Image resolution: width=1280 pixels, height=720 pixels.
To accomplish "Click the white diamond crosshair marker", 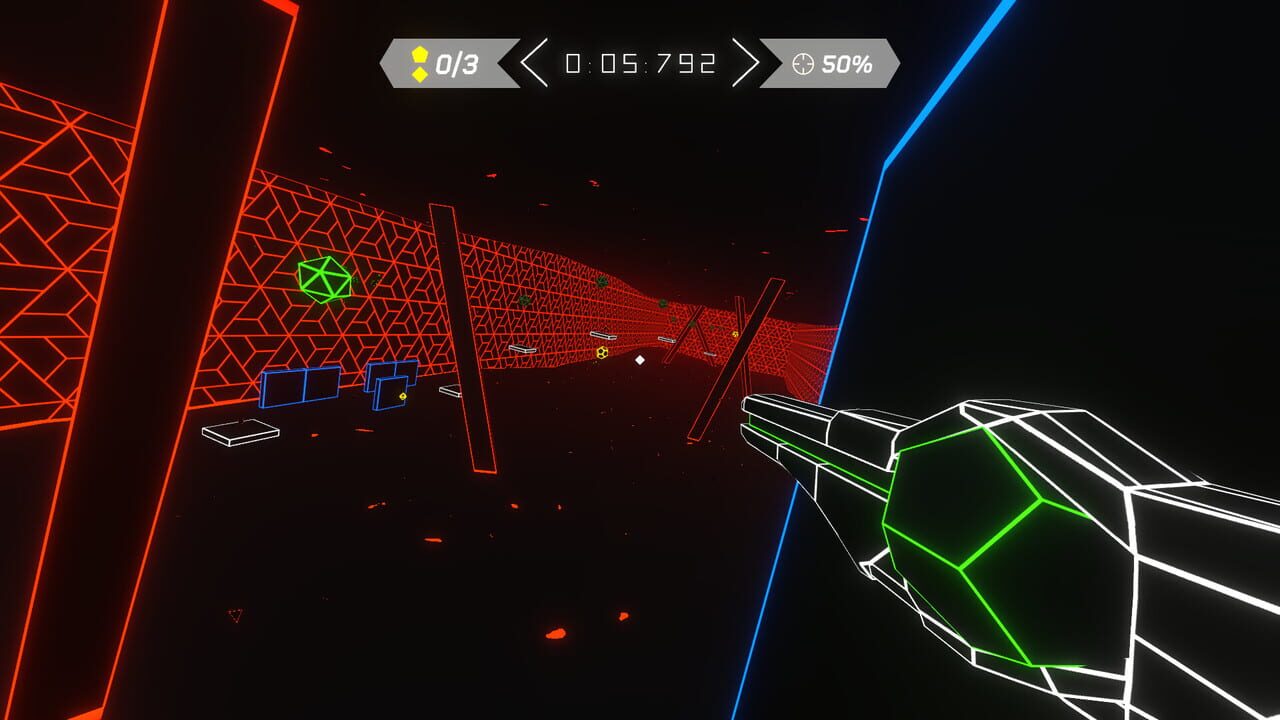I will 640,360.
